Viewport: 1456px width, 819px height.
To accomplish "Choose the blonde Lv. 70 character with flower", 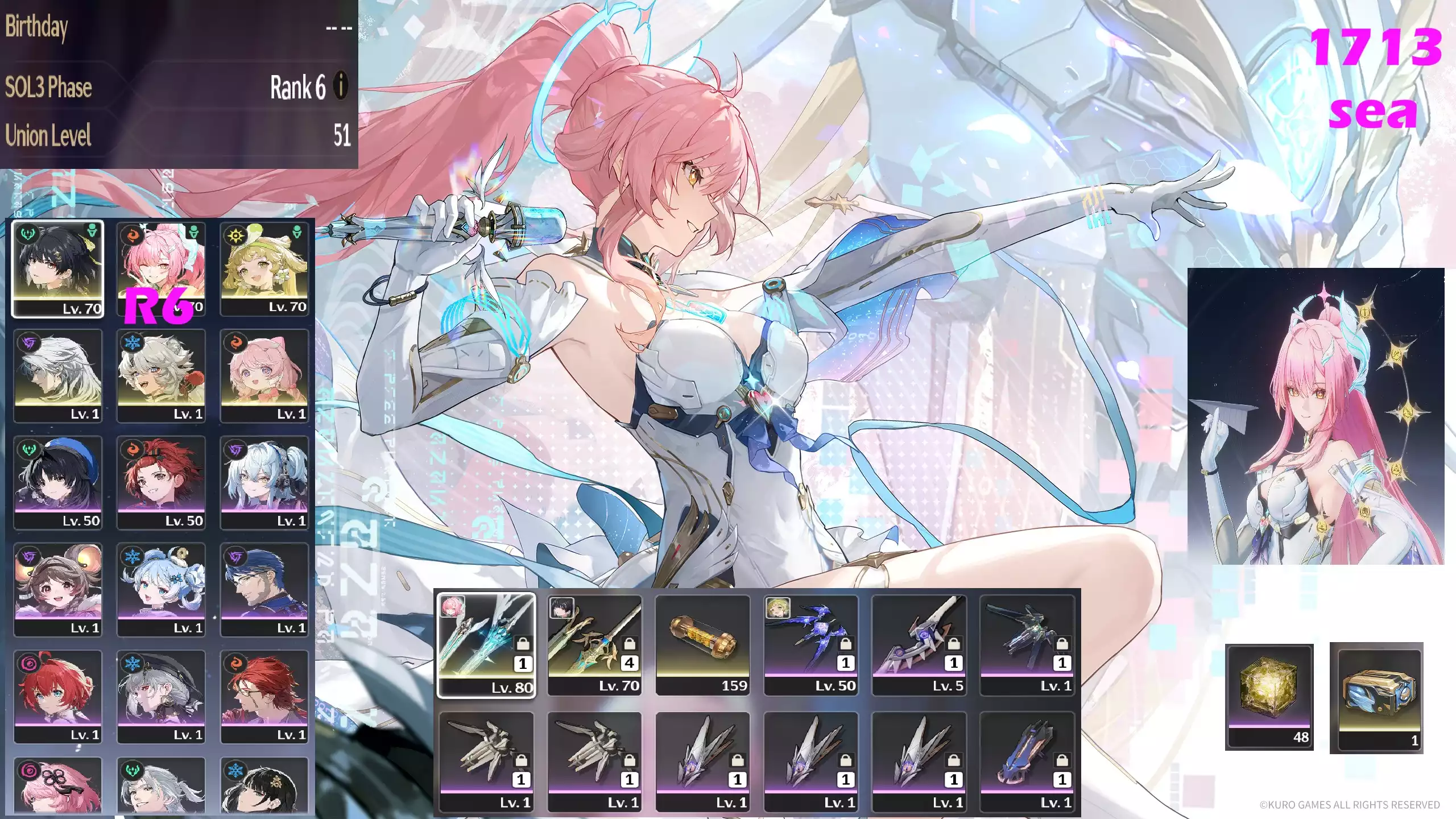I will pyautogui.click(x=264, y=268).
